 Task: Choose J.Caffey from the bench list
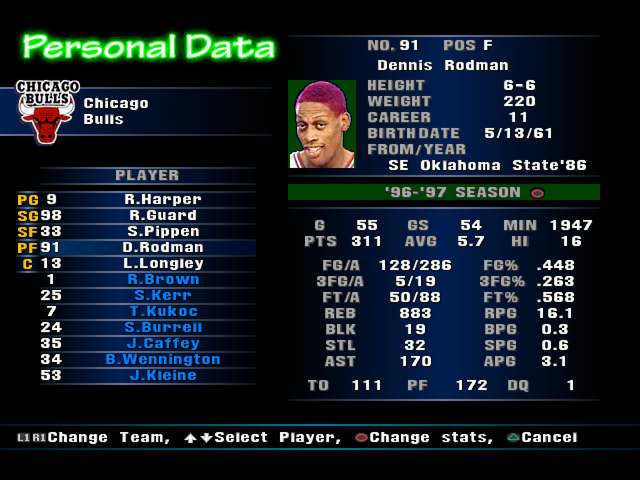(162, 343)
